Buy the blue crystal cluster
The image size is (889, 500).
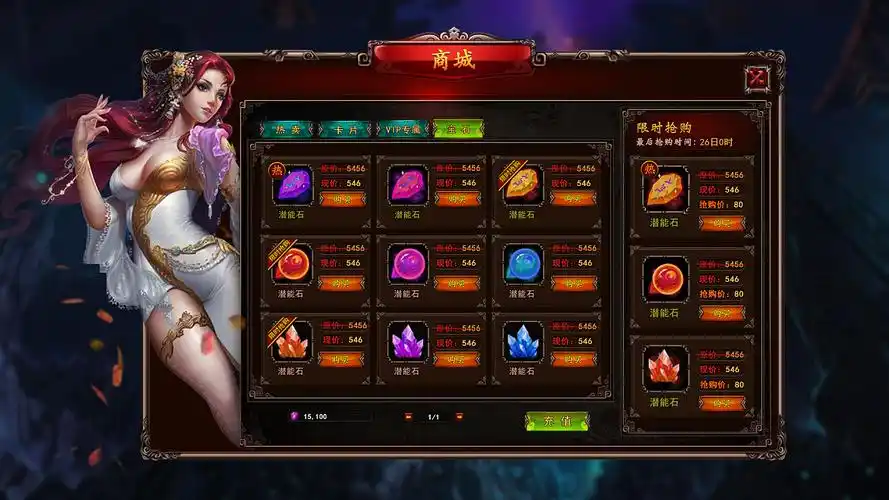coord(573,359)
